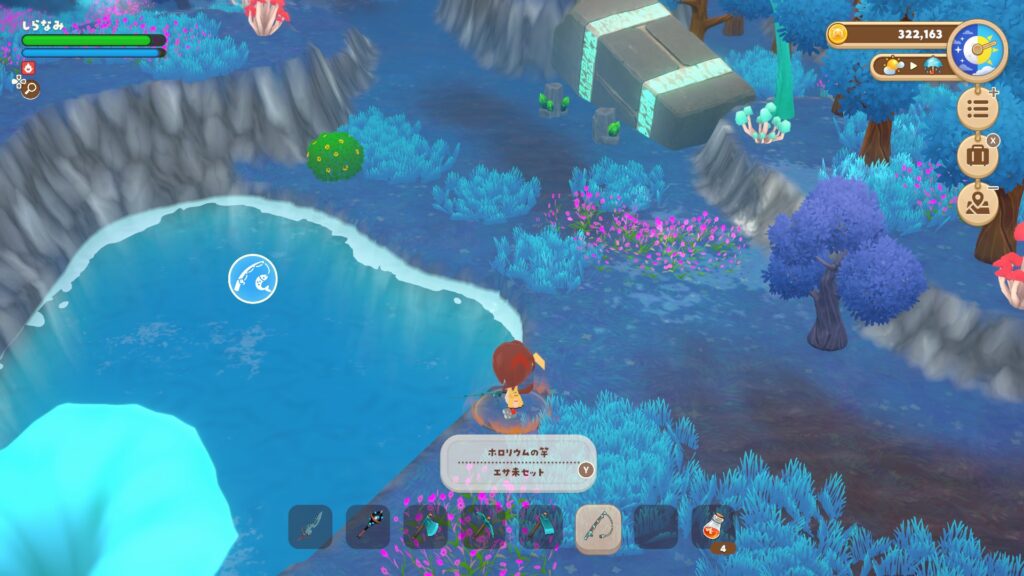Select the fishing rod hotbar slot

[x=598, y=526]
